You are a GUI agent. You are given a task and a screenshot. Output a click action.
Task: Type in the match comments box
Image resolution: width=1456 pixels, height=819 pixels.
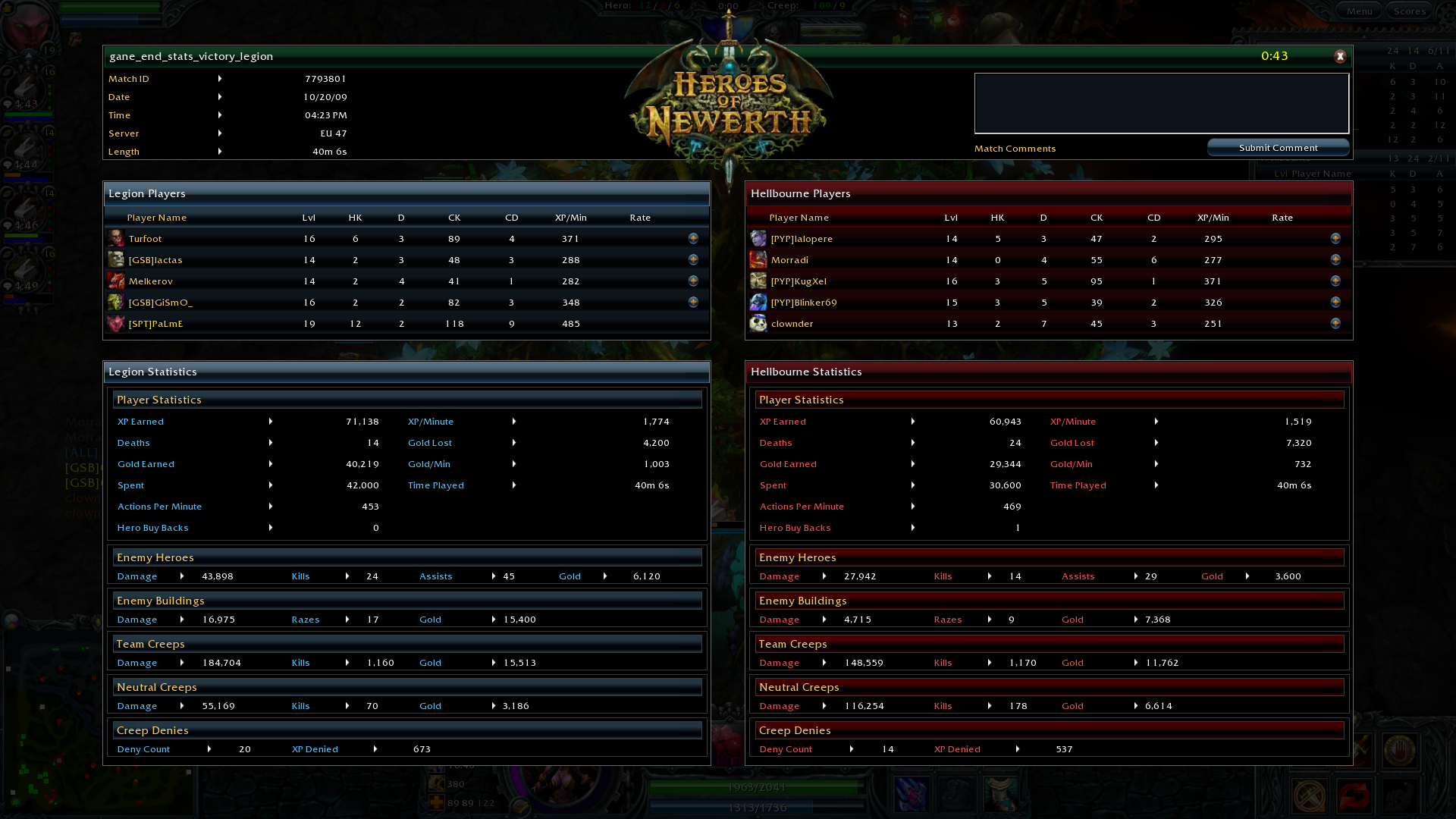coord(1161,103)
